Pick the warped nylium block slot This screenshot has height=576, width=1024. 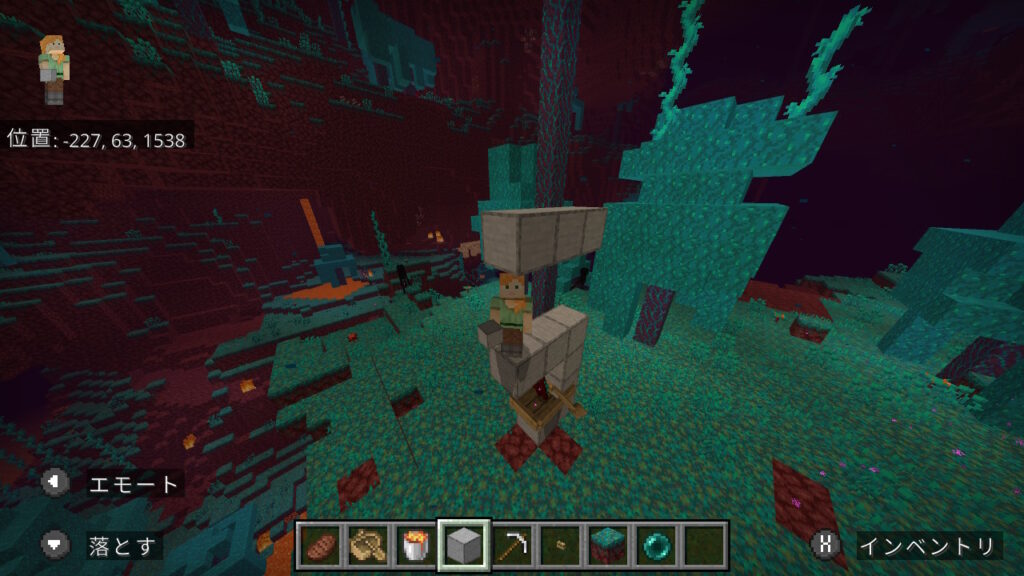(608, 545)
